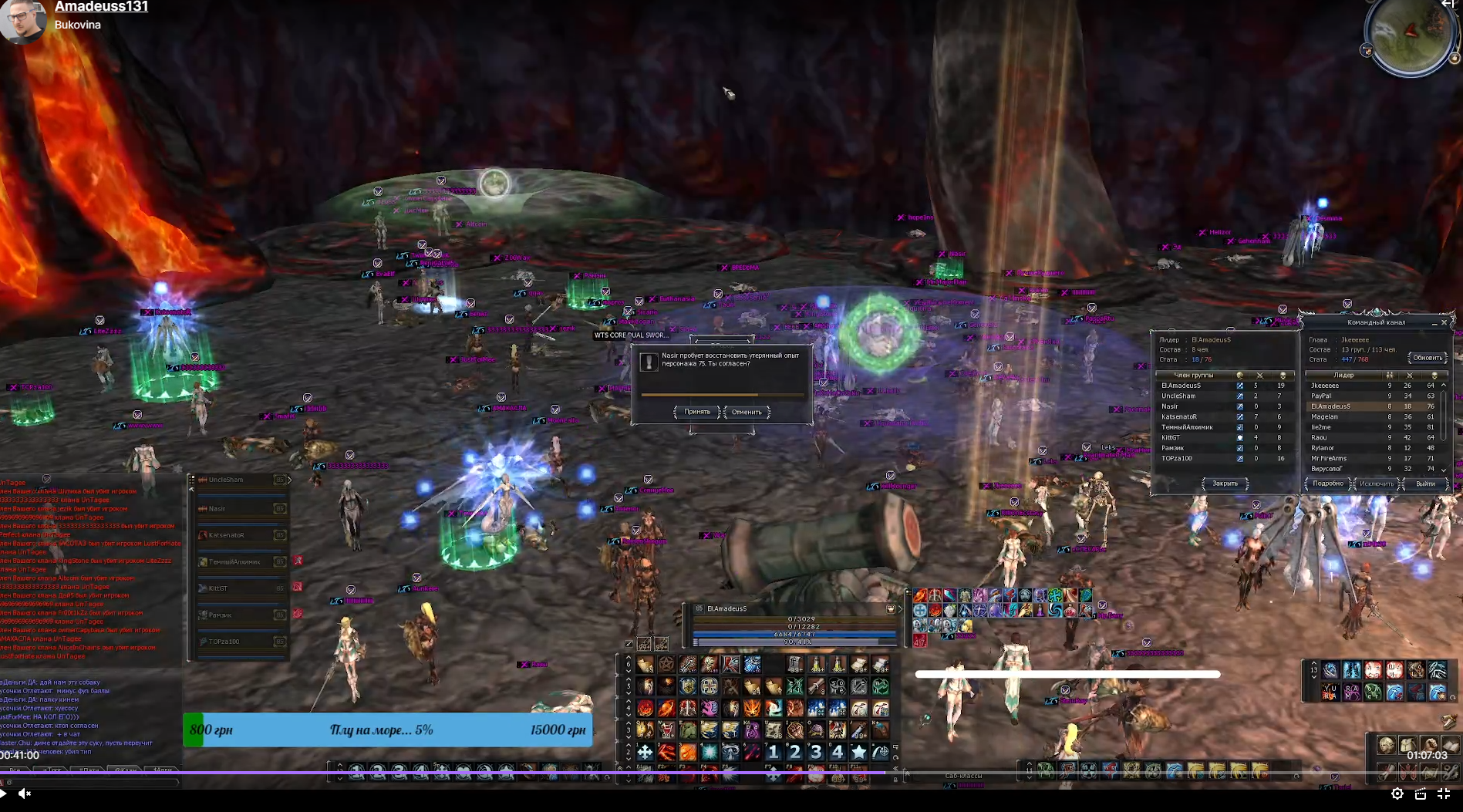Unmute the video player sound
1463x812 pixels.
25,793
